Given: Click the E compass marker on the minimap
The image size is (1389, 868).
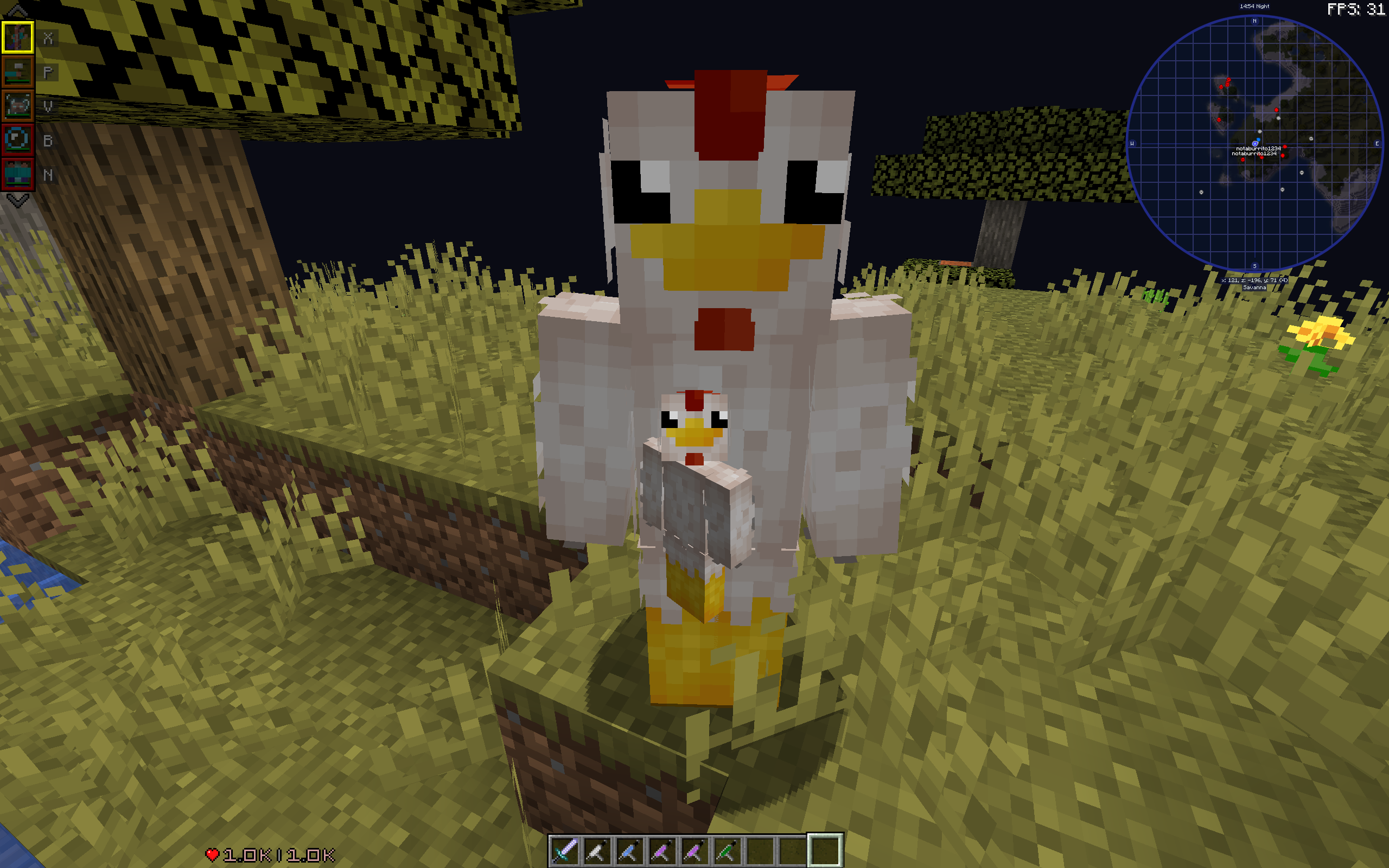Looking at the screenshot, I should (1377, 145).
